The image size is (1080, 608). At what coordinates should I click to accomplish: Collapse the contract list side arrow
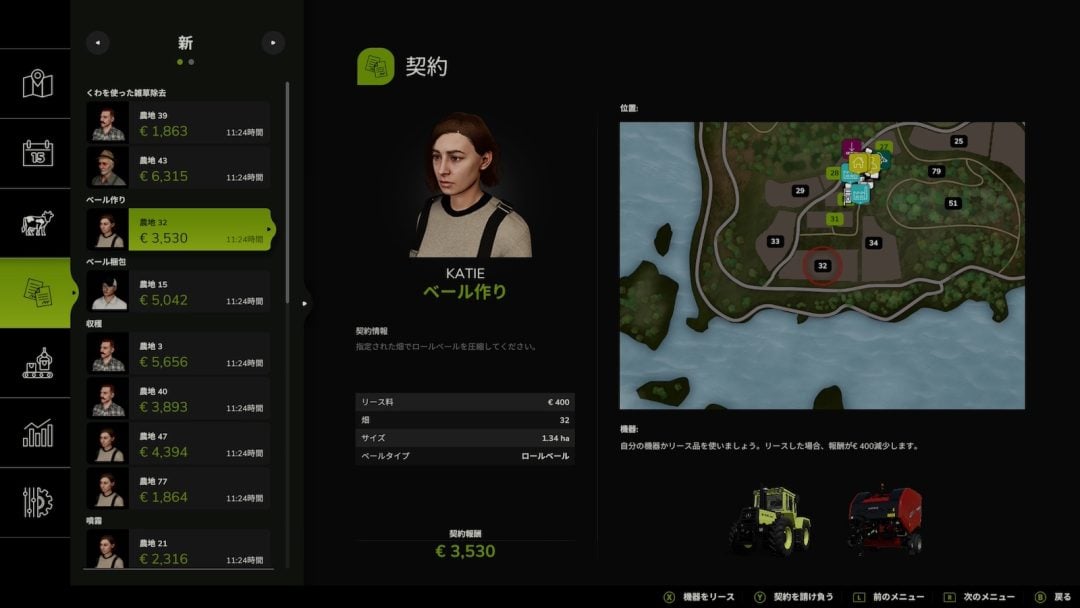point(306,301)
